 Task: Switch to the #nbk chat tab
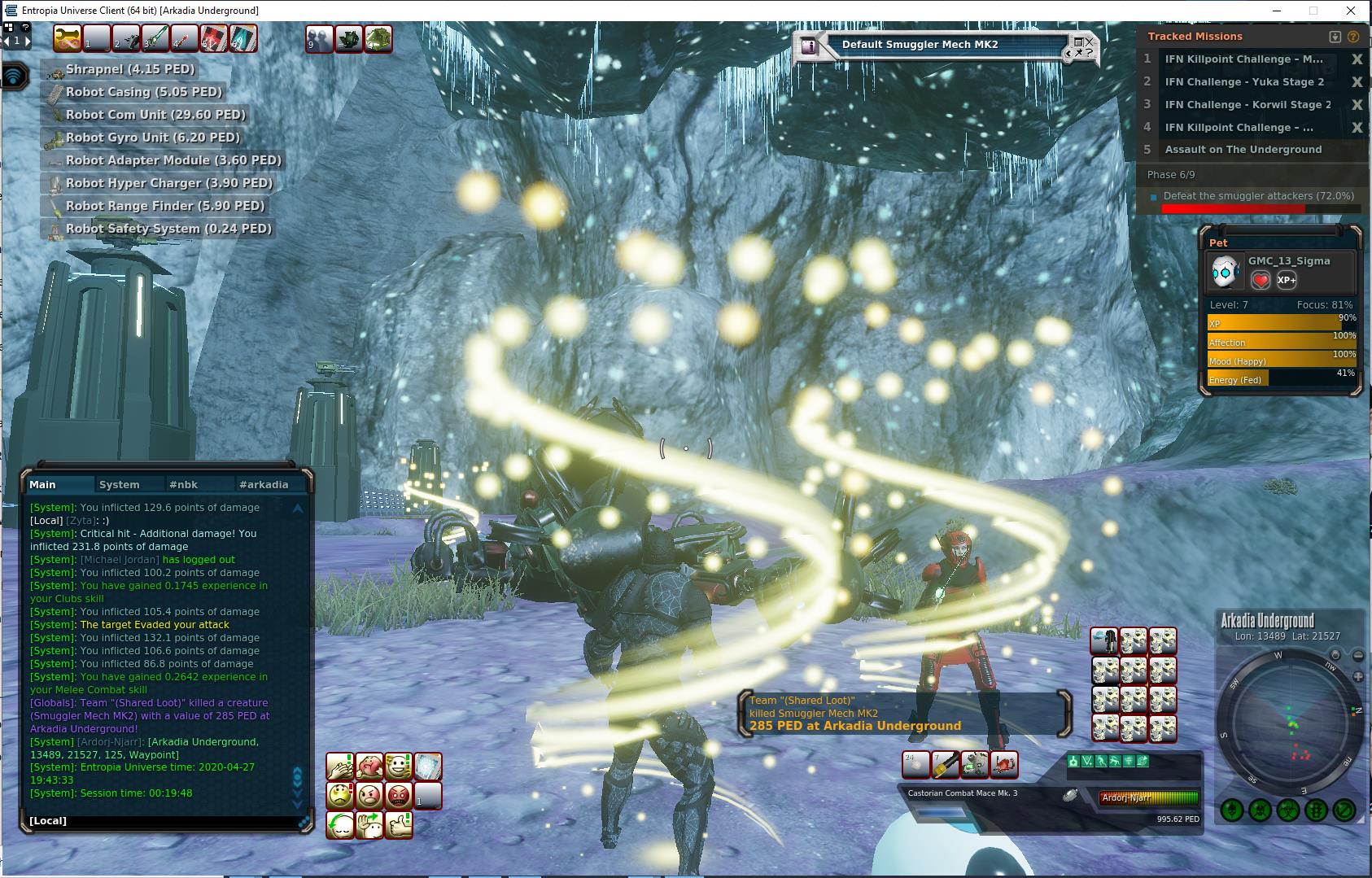click(x=184, y=484)
